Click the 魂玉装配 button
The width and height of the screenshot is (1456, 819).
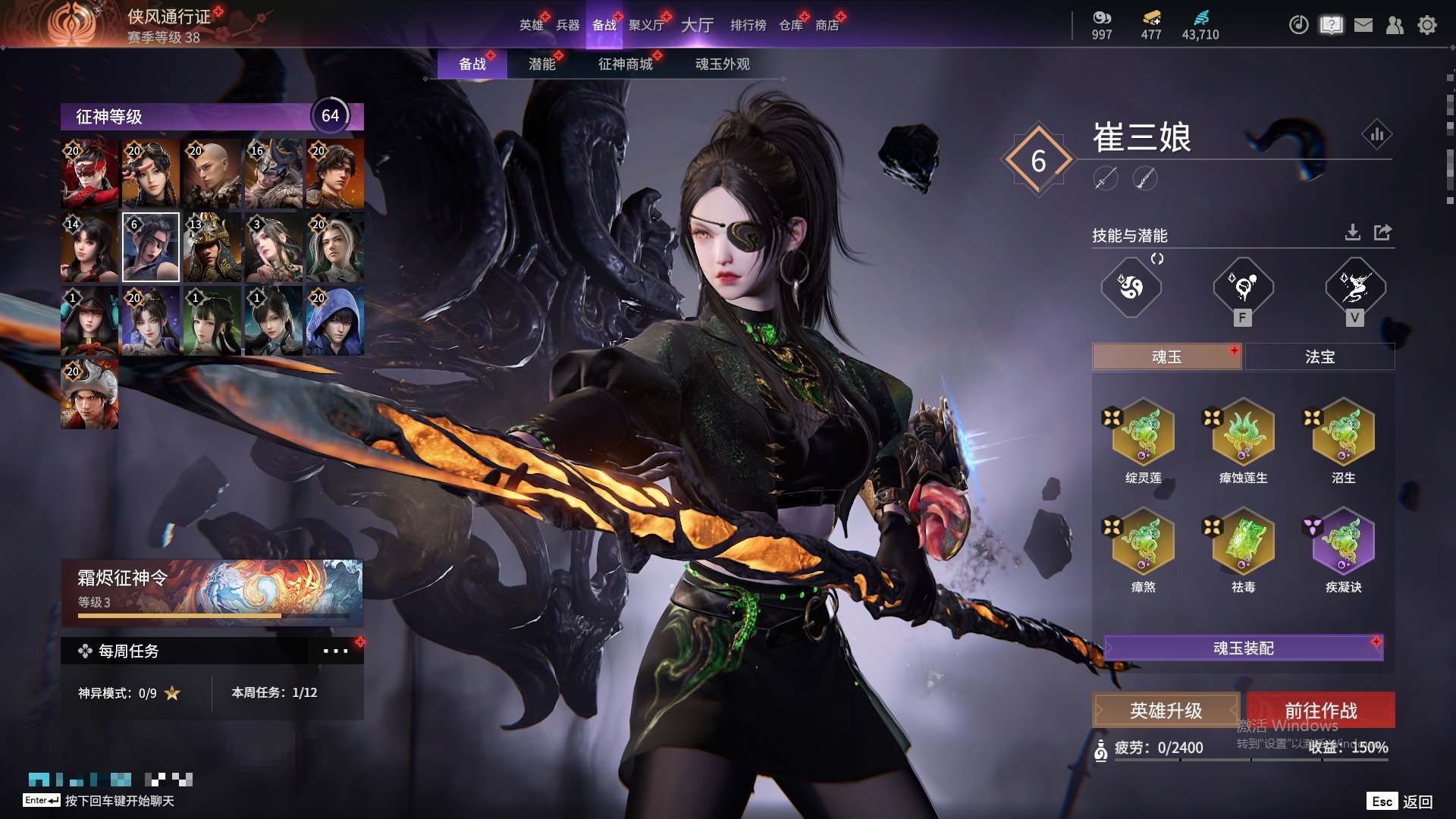(x=1243, y=648)
